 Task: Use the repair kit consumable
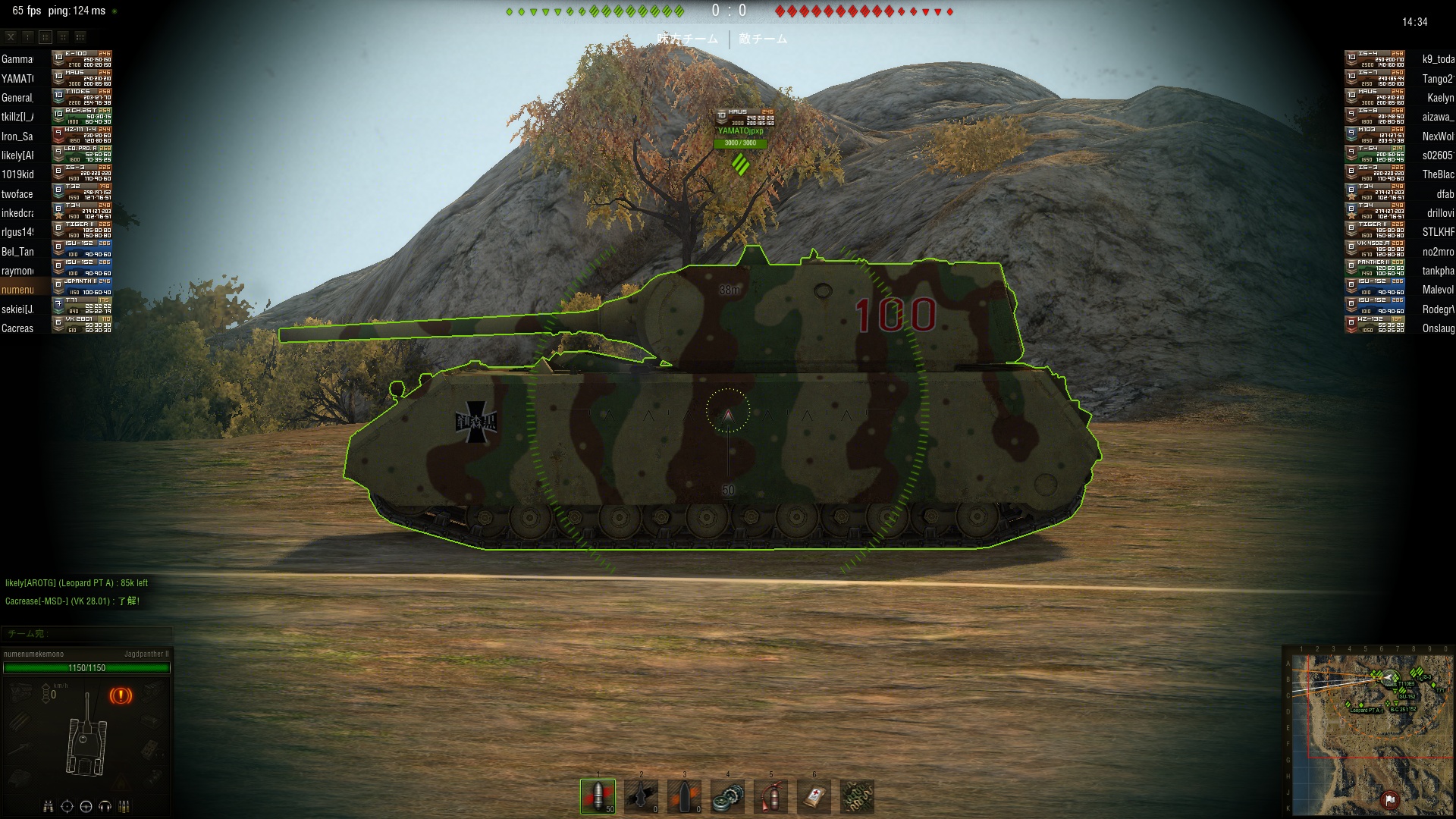pos(727,796)
